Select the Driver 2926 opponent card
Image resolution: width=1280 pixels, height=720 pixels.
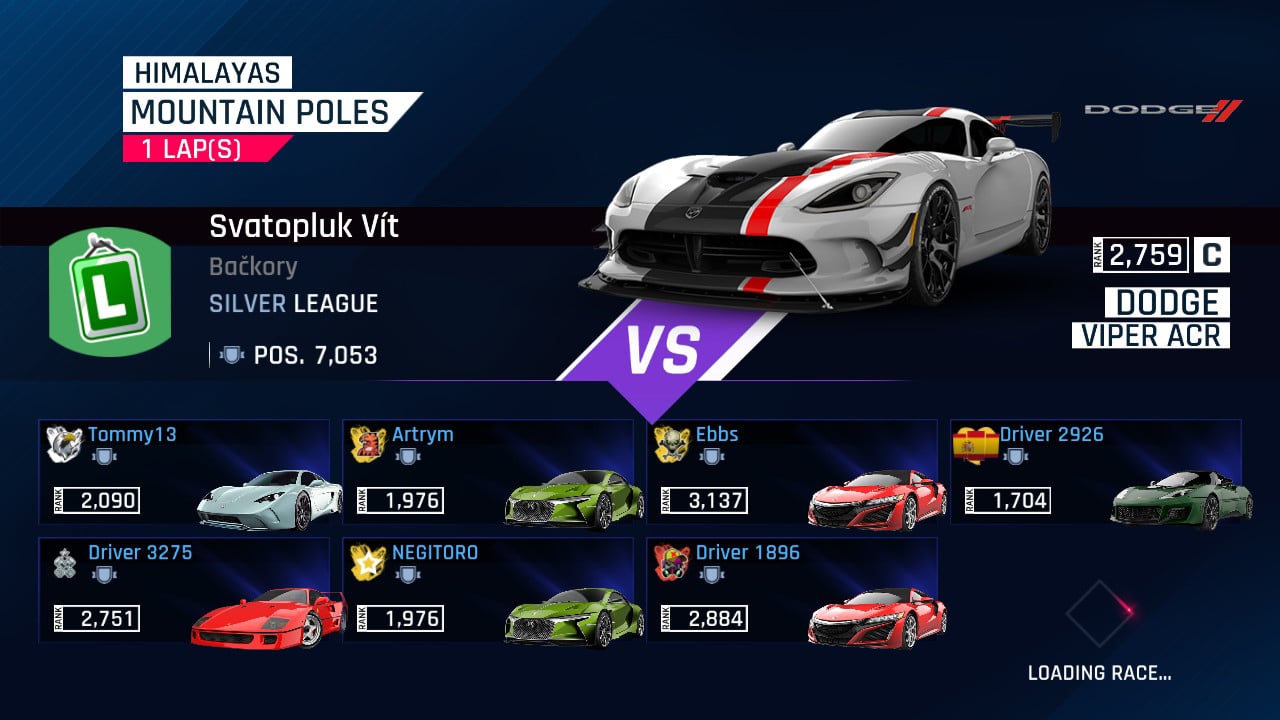tap(1097, 472)
